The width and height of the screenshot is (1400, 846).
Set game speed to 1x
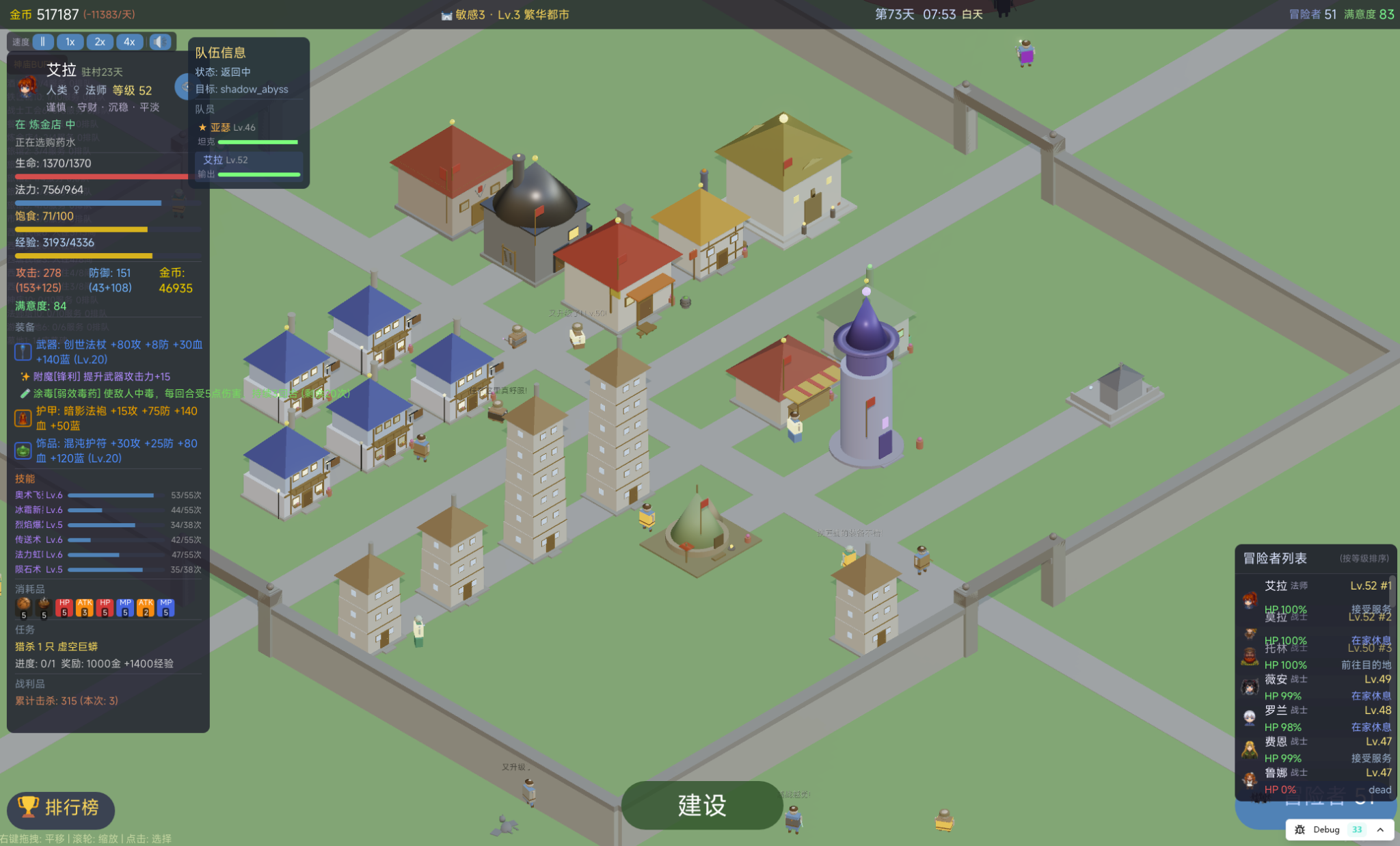70,42
